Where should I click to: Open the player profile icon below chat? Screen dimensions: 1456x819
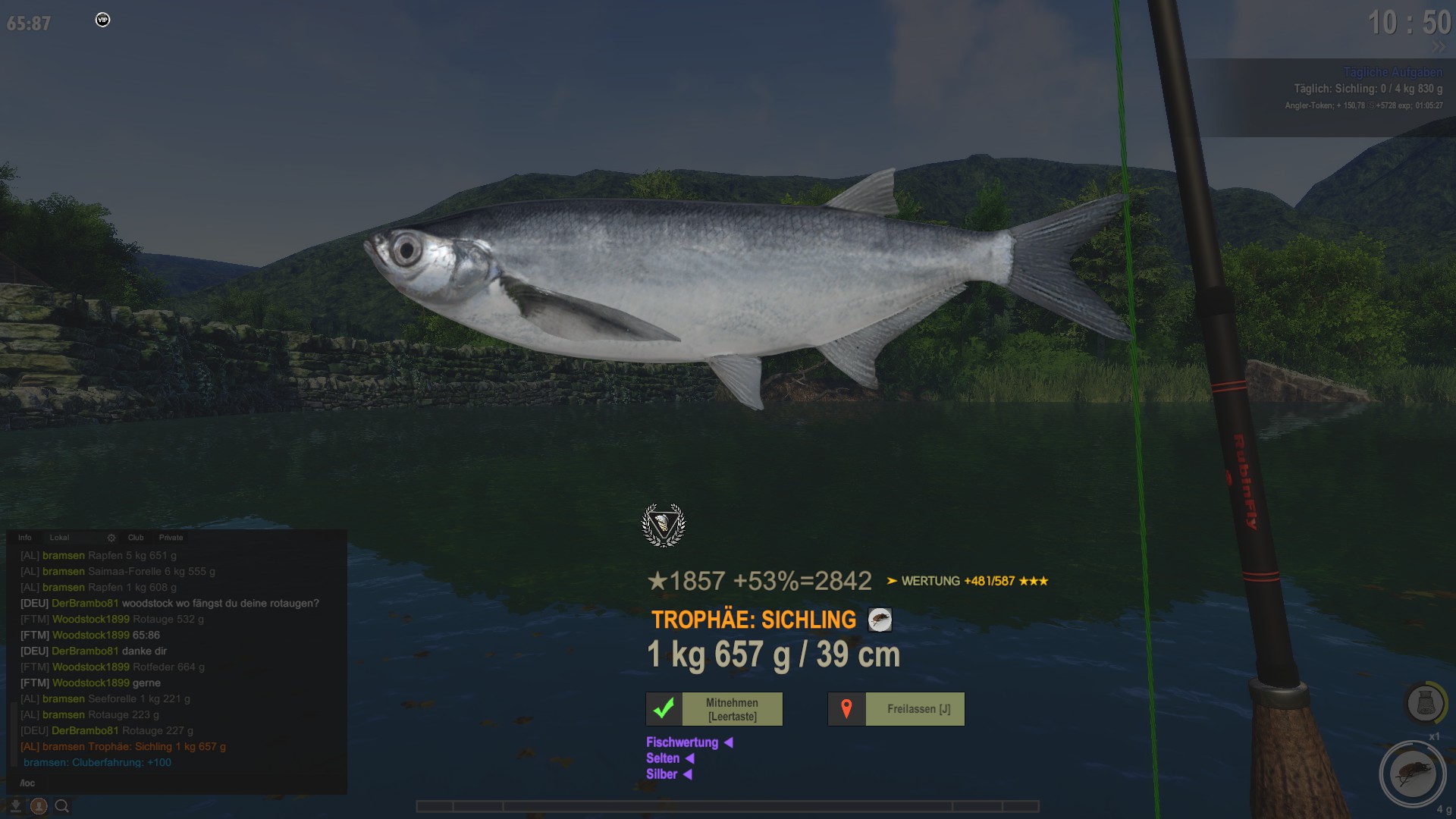(x=39, y=806)
